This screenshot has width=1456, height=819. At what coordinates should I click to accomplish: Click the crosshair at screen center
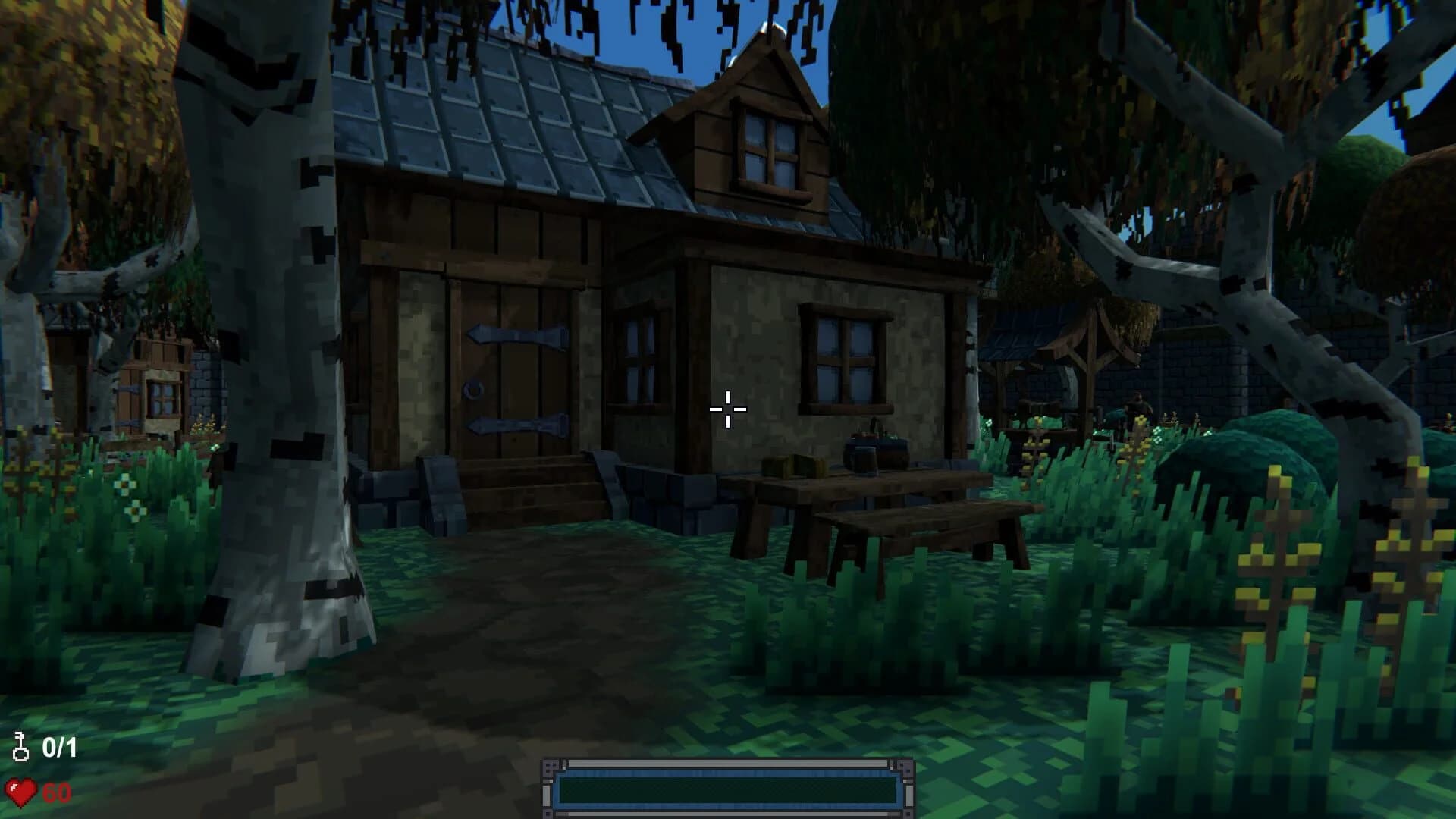tap(726, 409)
